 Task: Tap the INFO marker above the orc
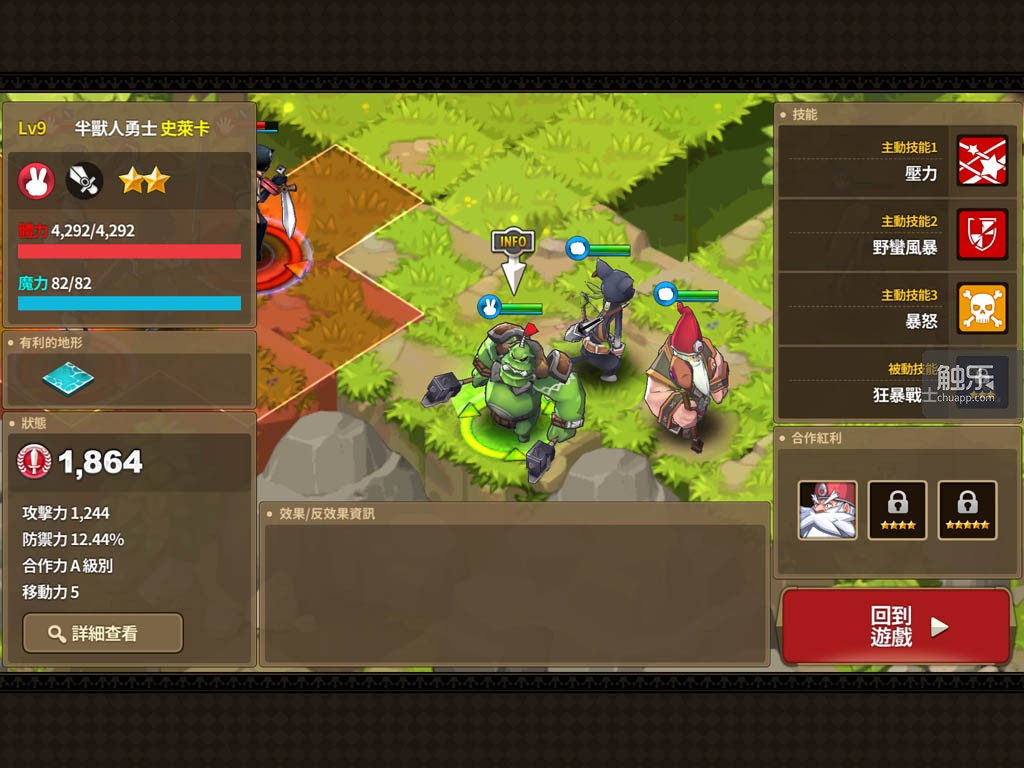pos(513,243)
